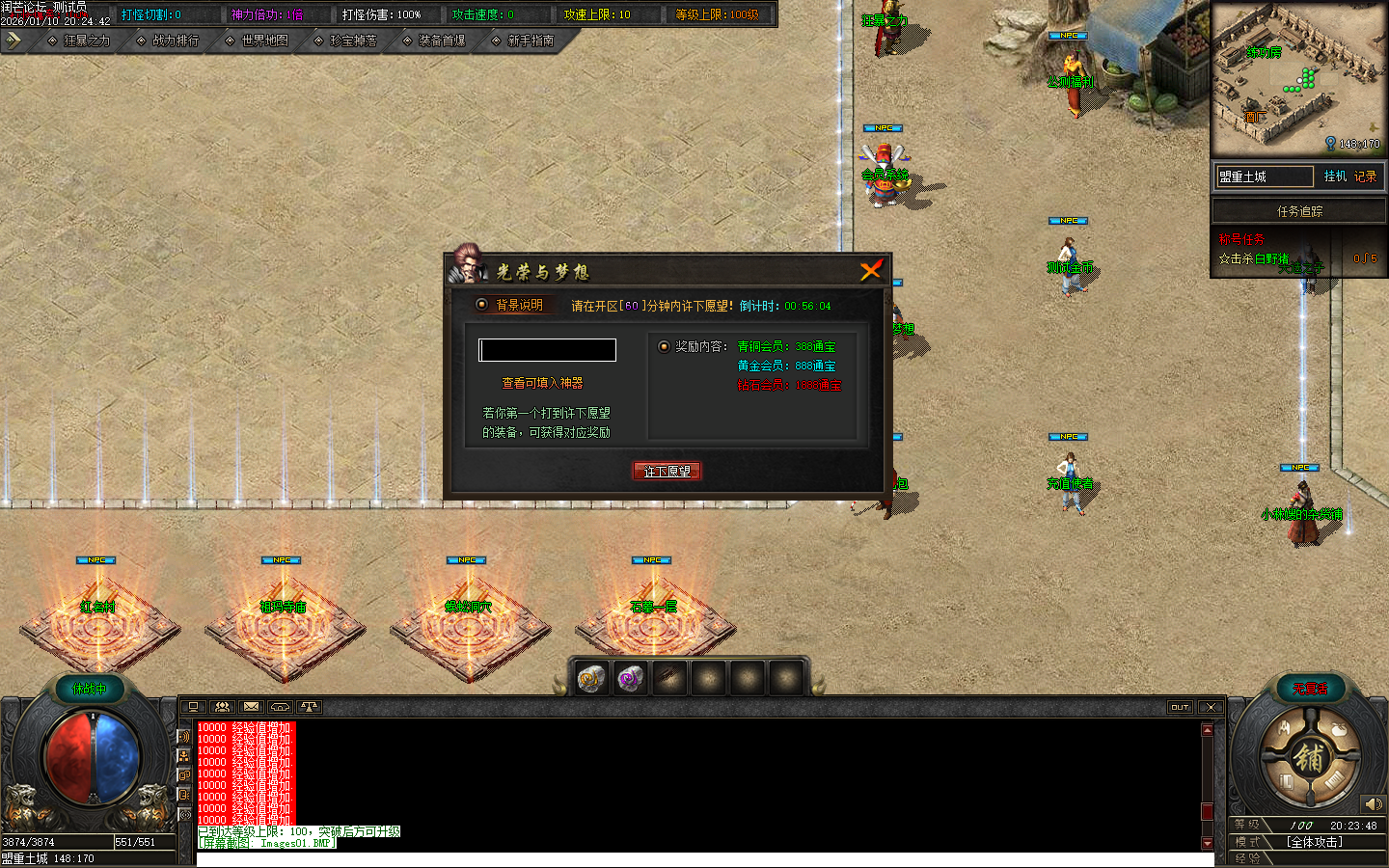Click the guild hall icon in chat toolbar
The height and width of the screenshot is (868, 1389).
click(279, 707)
